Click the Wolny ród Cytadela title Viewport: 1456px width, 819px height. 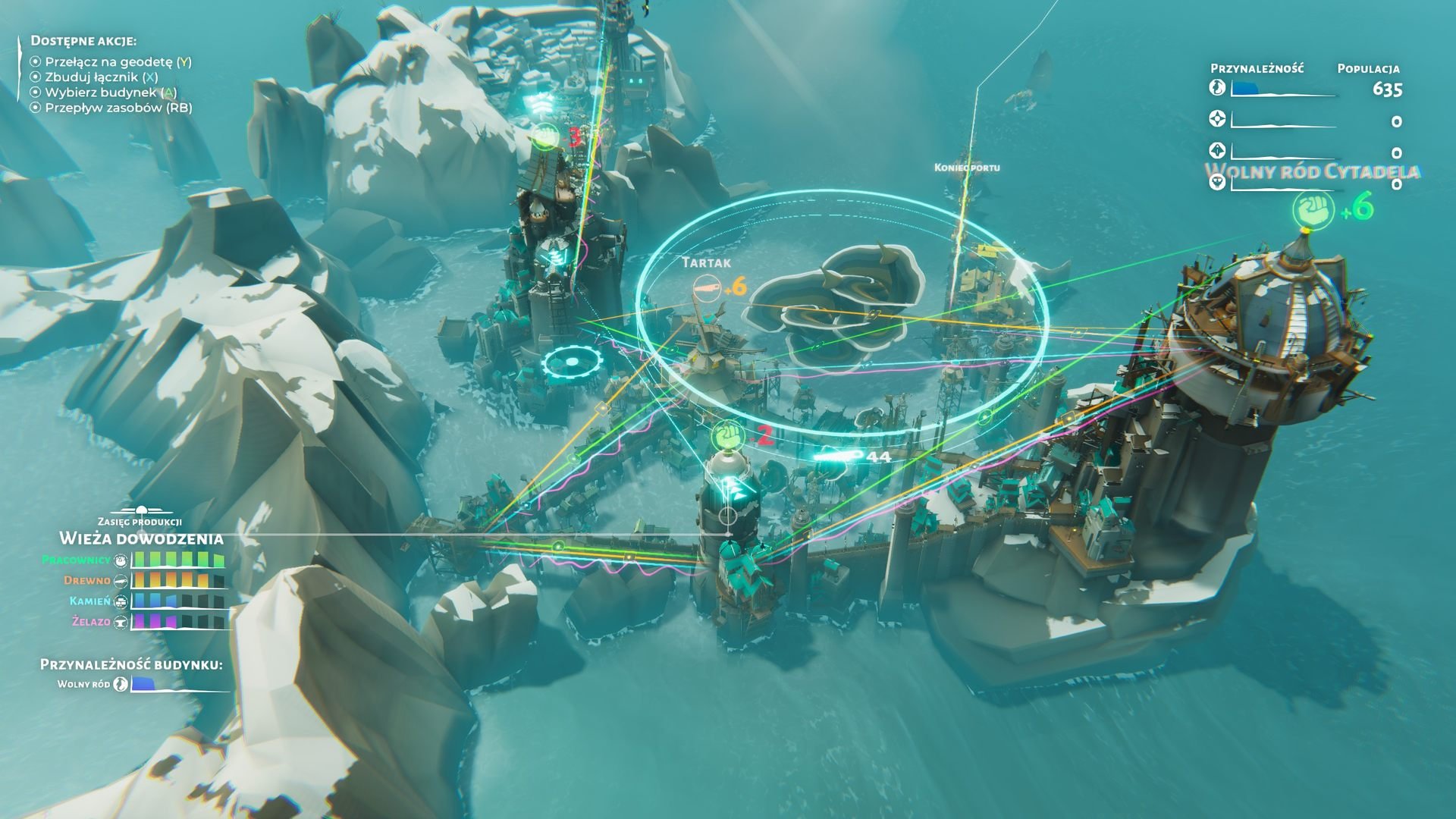[x=1311, y=171]
